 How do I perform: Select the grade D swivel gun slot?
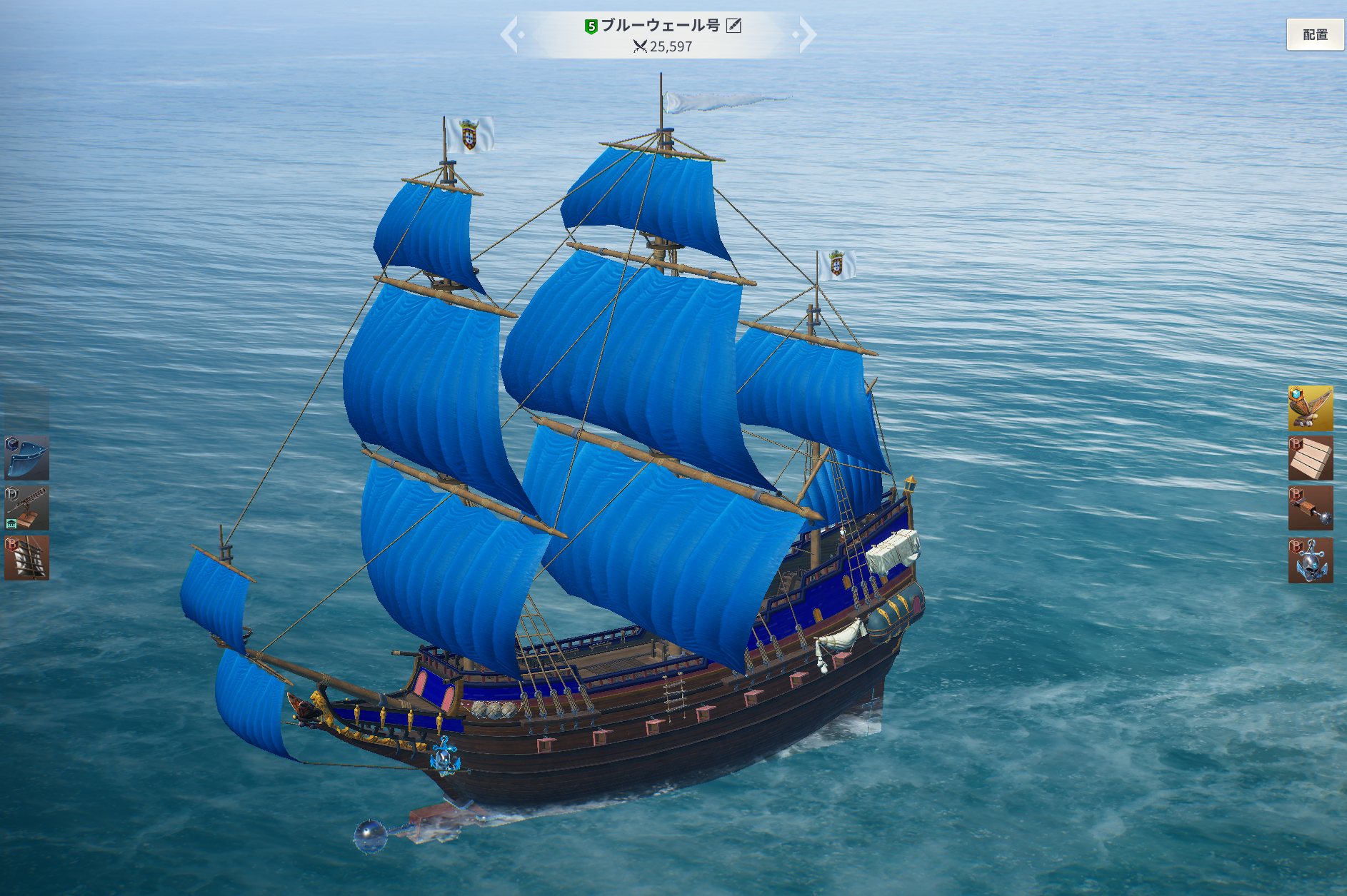27,508
